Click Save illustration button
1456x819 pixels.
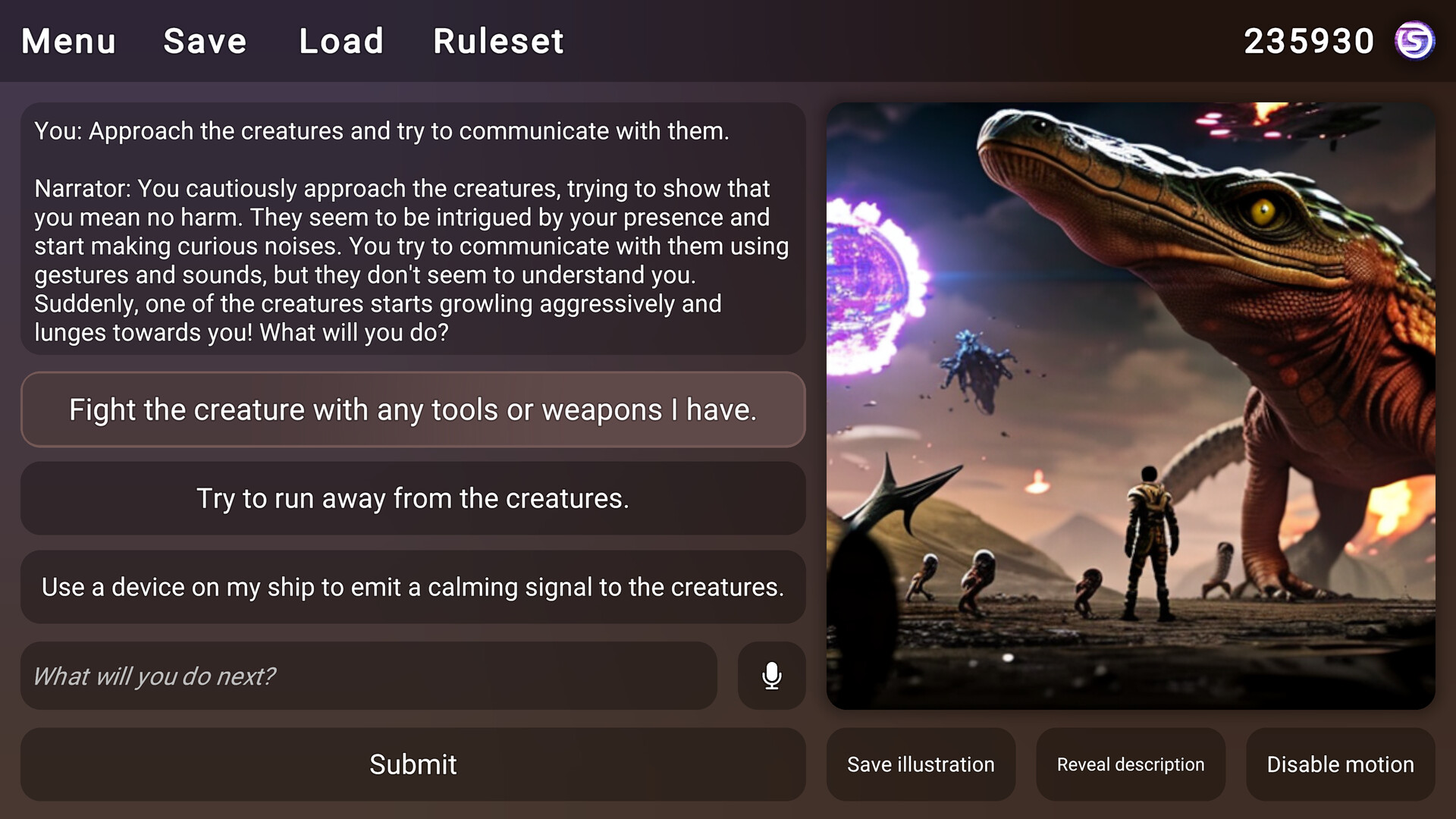pyautogui.click(x=921, y=764)
